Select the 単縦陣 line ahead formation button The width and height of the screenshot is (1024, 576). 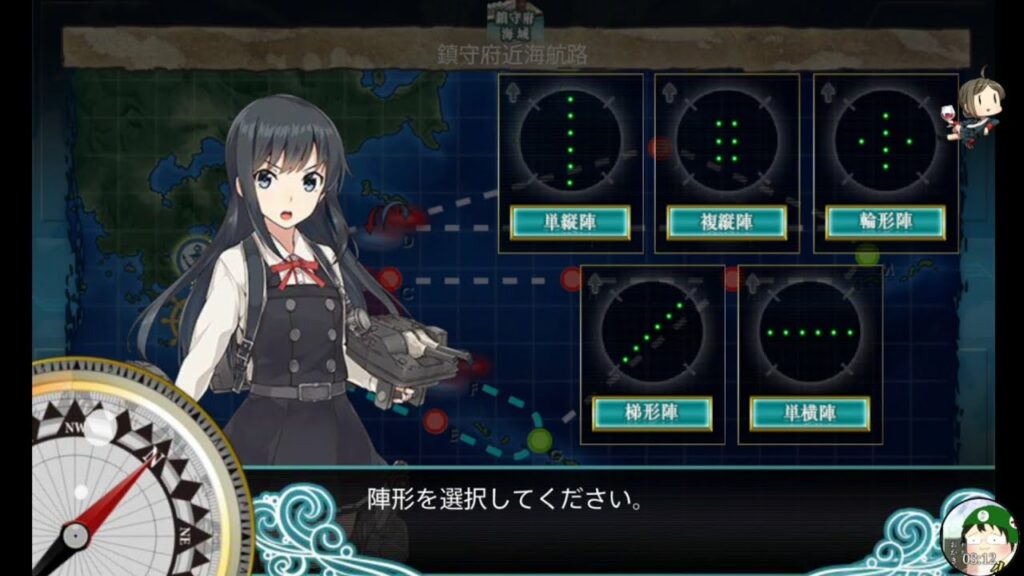click(570, 222)
